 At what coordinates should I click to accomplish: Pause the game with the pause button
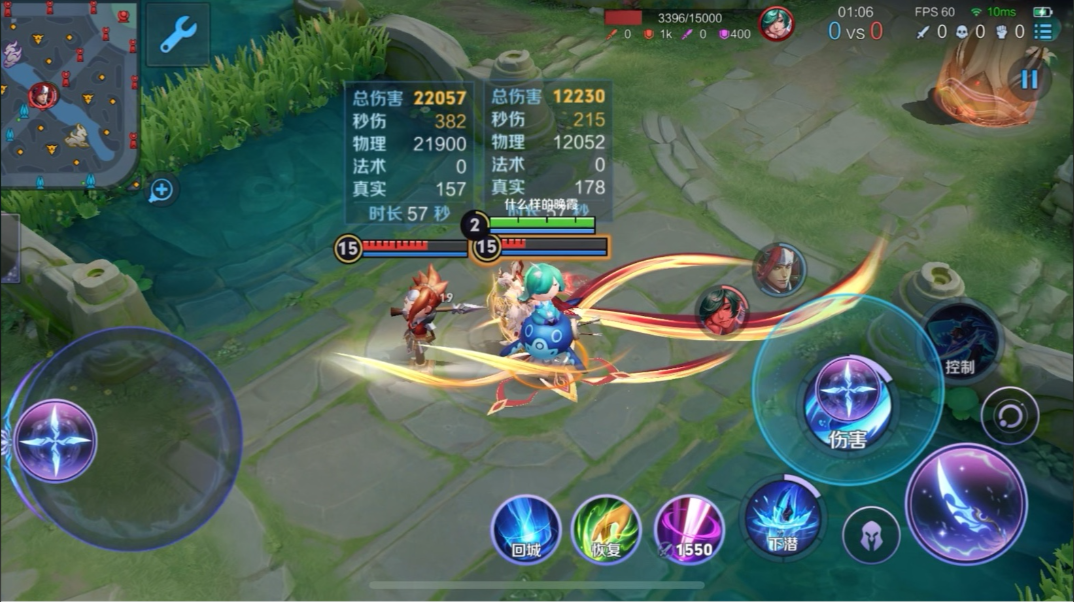tap(1029, 78)
